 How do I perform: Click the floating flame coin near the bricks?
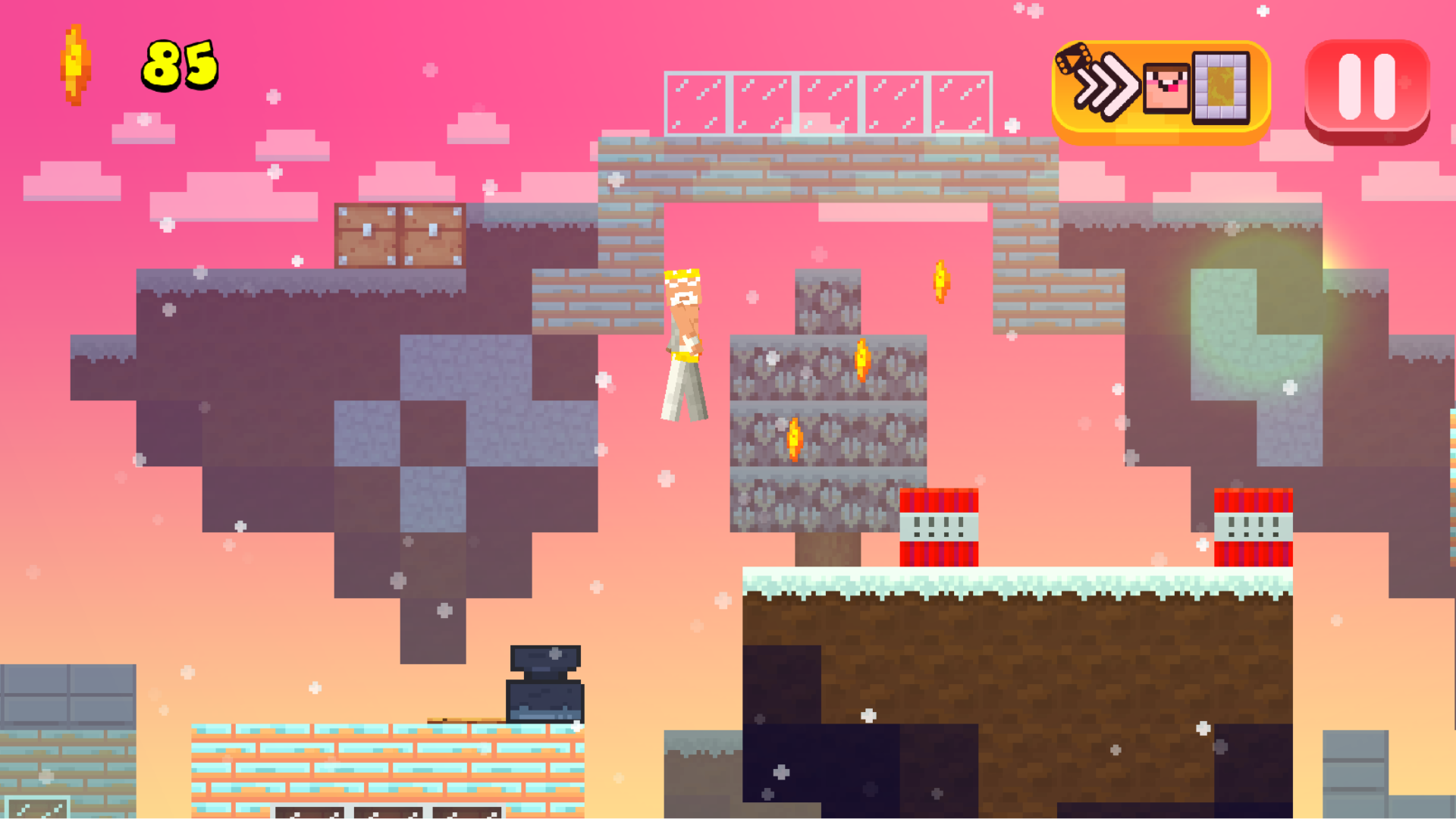click(x=940, y=282)
